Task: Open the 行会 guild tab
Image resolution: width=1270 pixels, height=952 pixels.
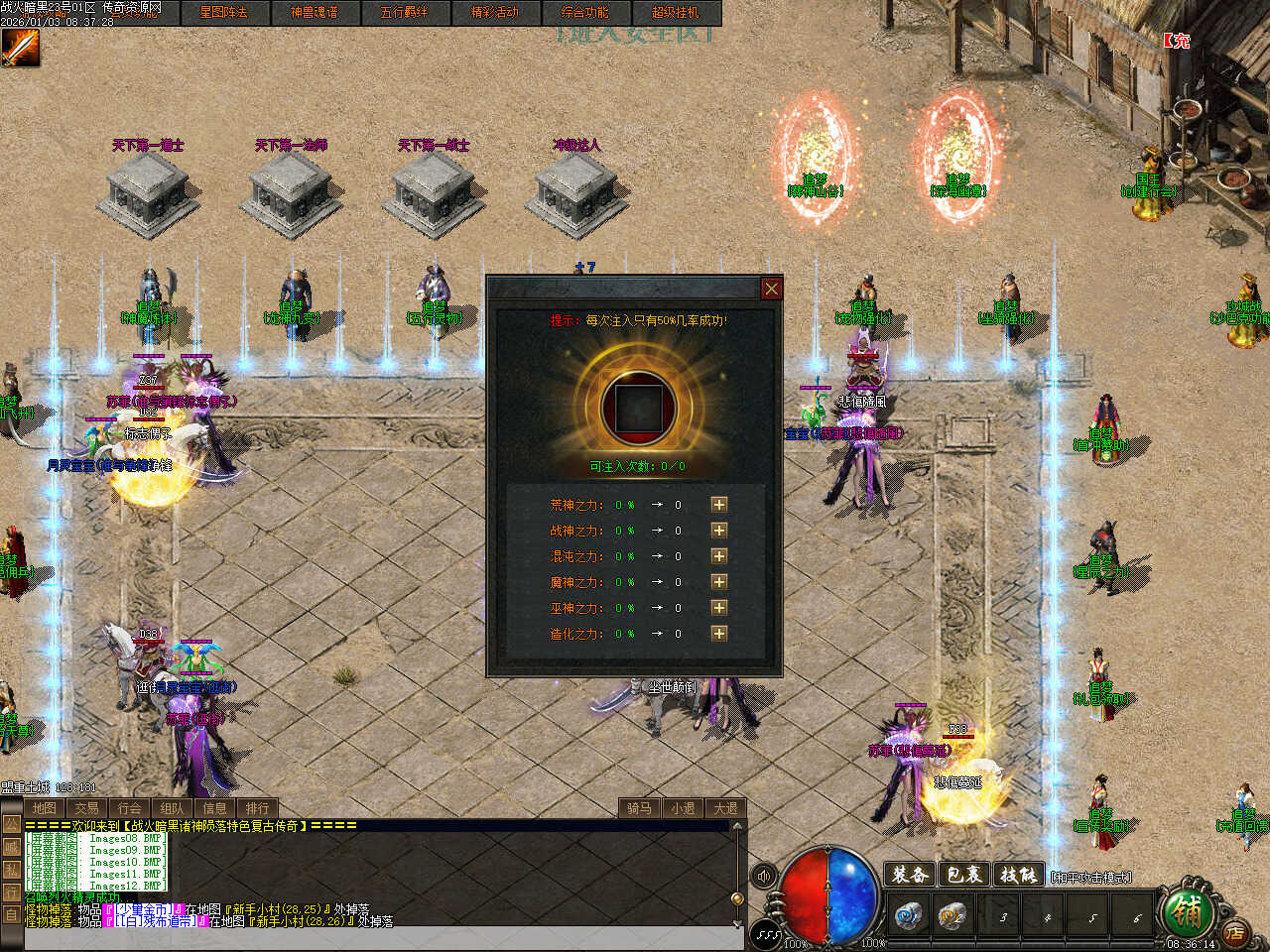Action: click(129, 808)
